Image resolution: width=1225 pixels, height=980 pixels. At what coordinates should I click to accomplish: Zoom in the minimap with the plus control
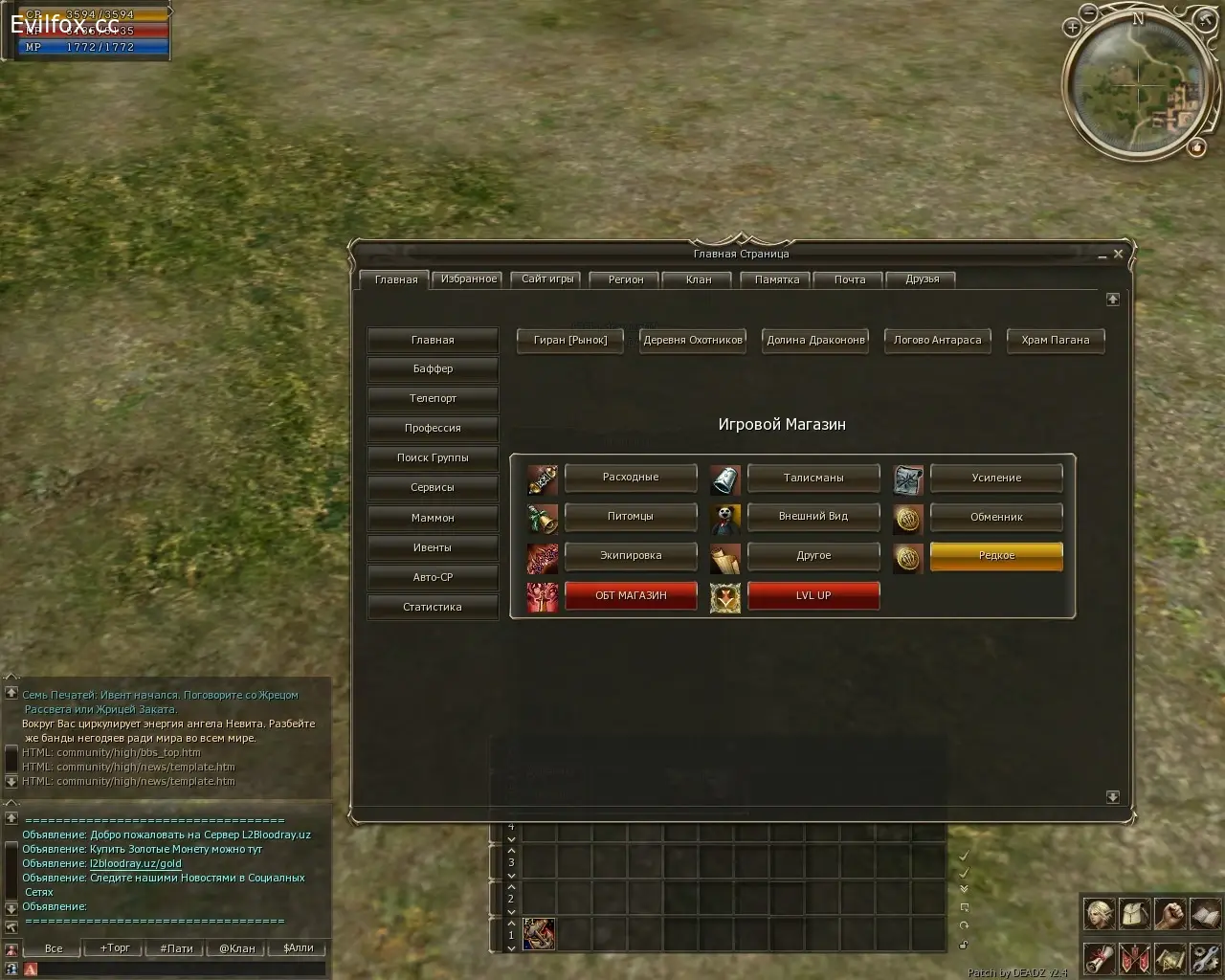pyautogui.click(x=1074, y=27)
